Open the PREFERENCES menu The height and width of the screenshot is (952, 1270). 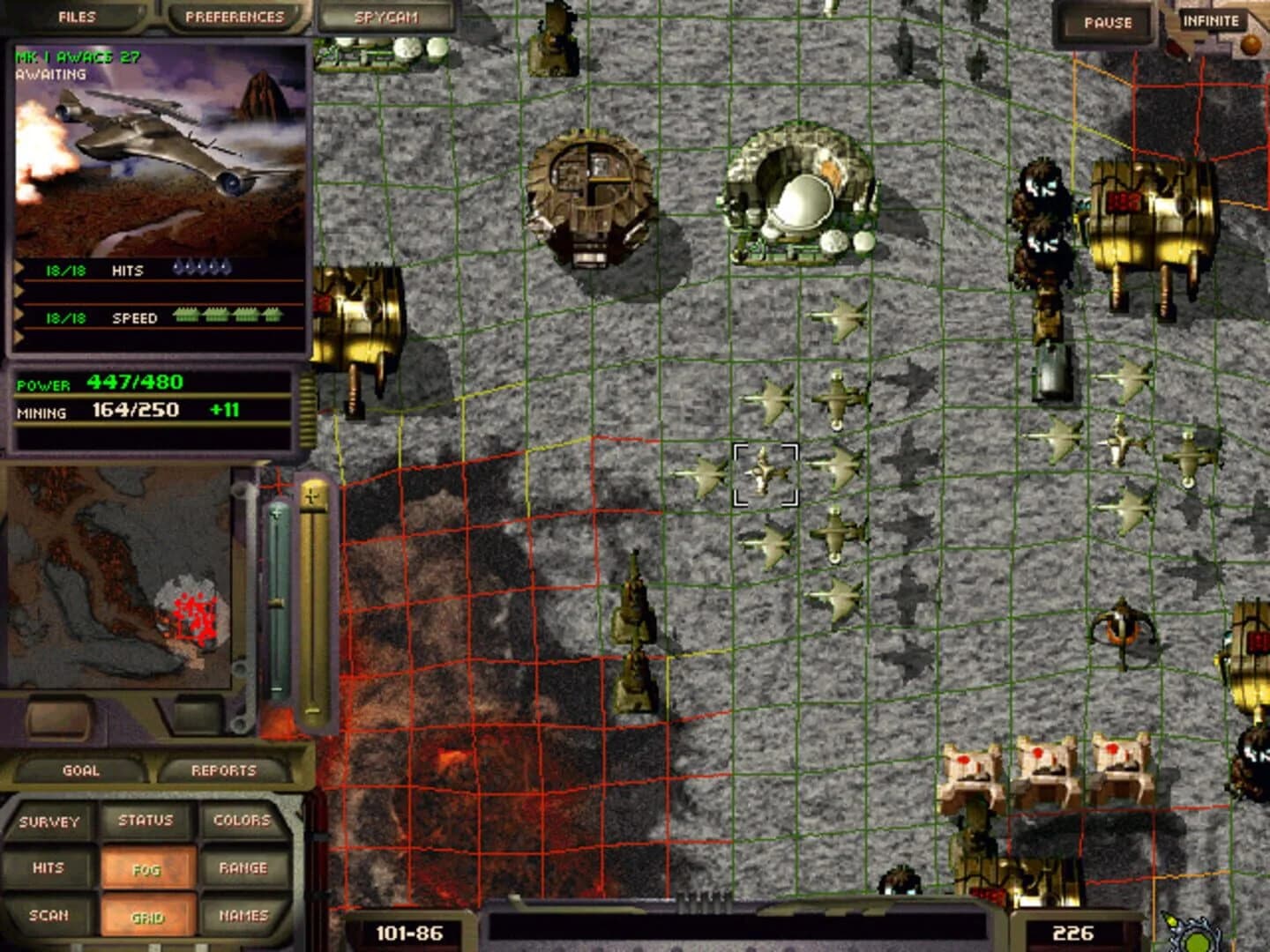[233, 14]
